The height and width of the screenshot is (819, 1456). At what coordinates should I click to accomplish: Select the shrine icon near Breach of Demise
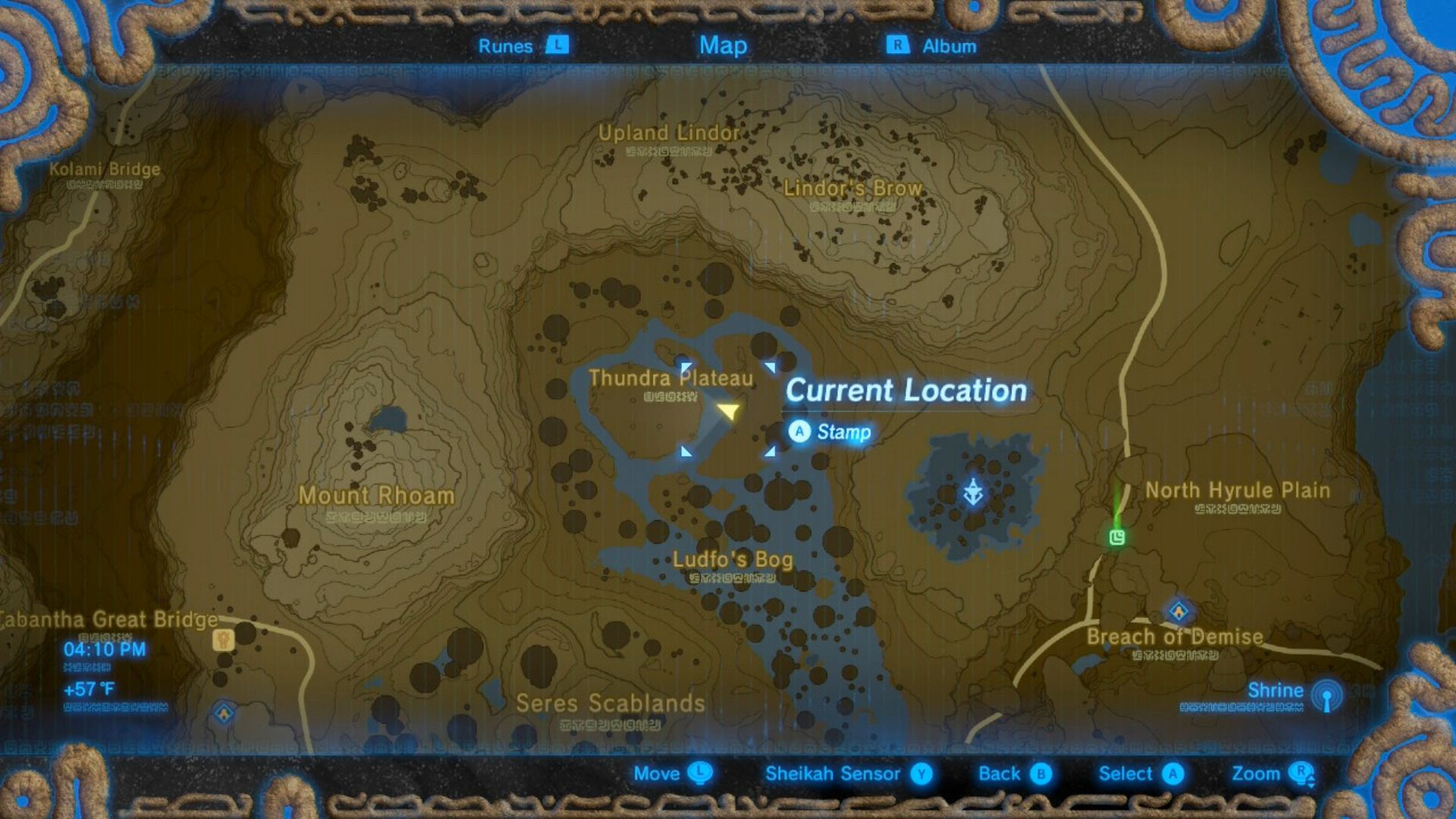pyautogui.click(x=1178, y=611)
